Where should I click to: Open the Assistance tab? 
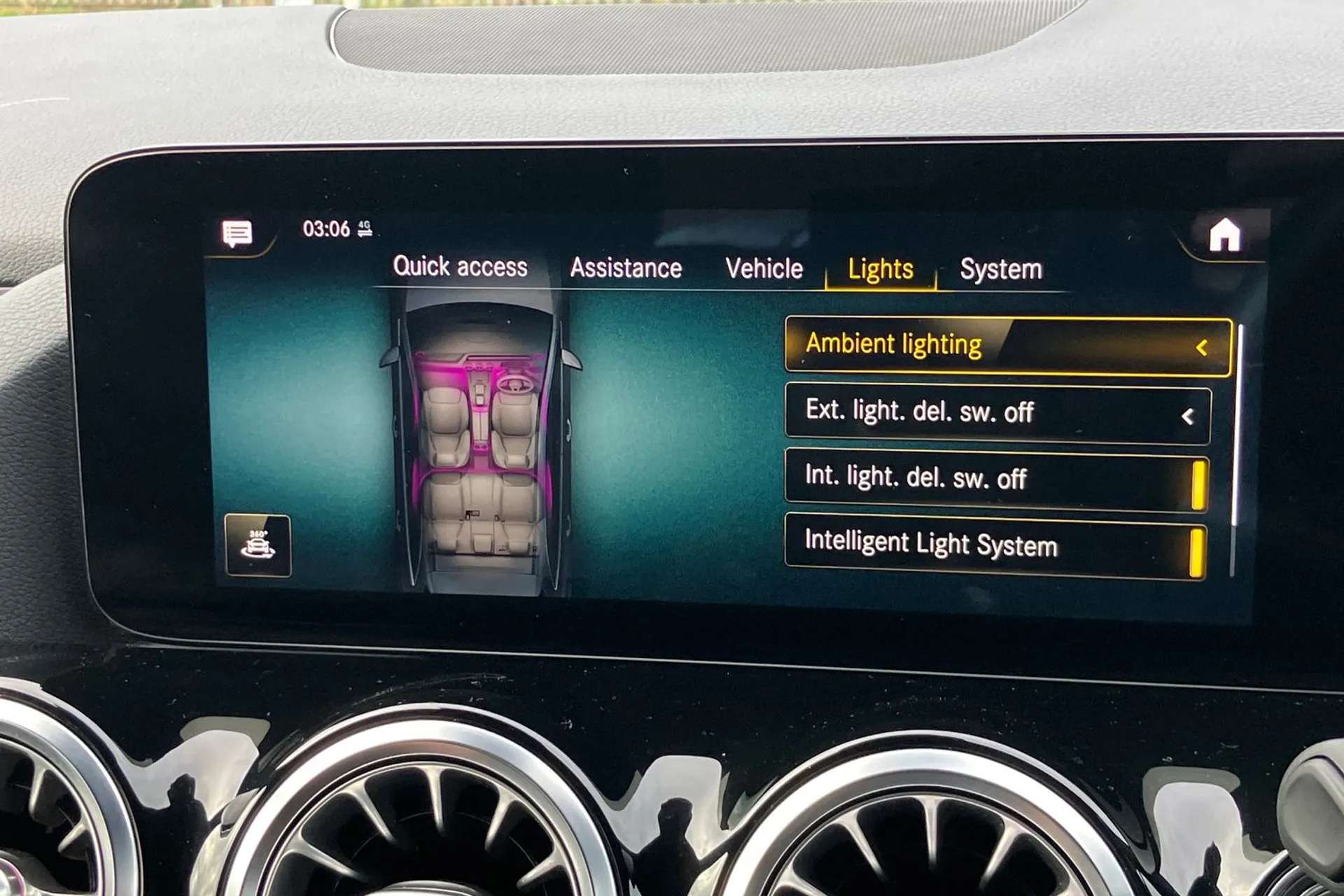[x=627, y=267]
